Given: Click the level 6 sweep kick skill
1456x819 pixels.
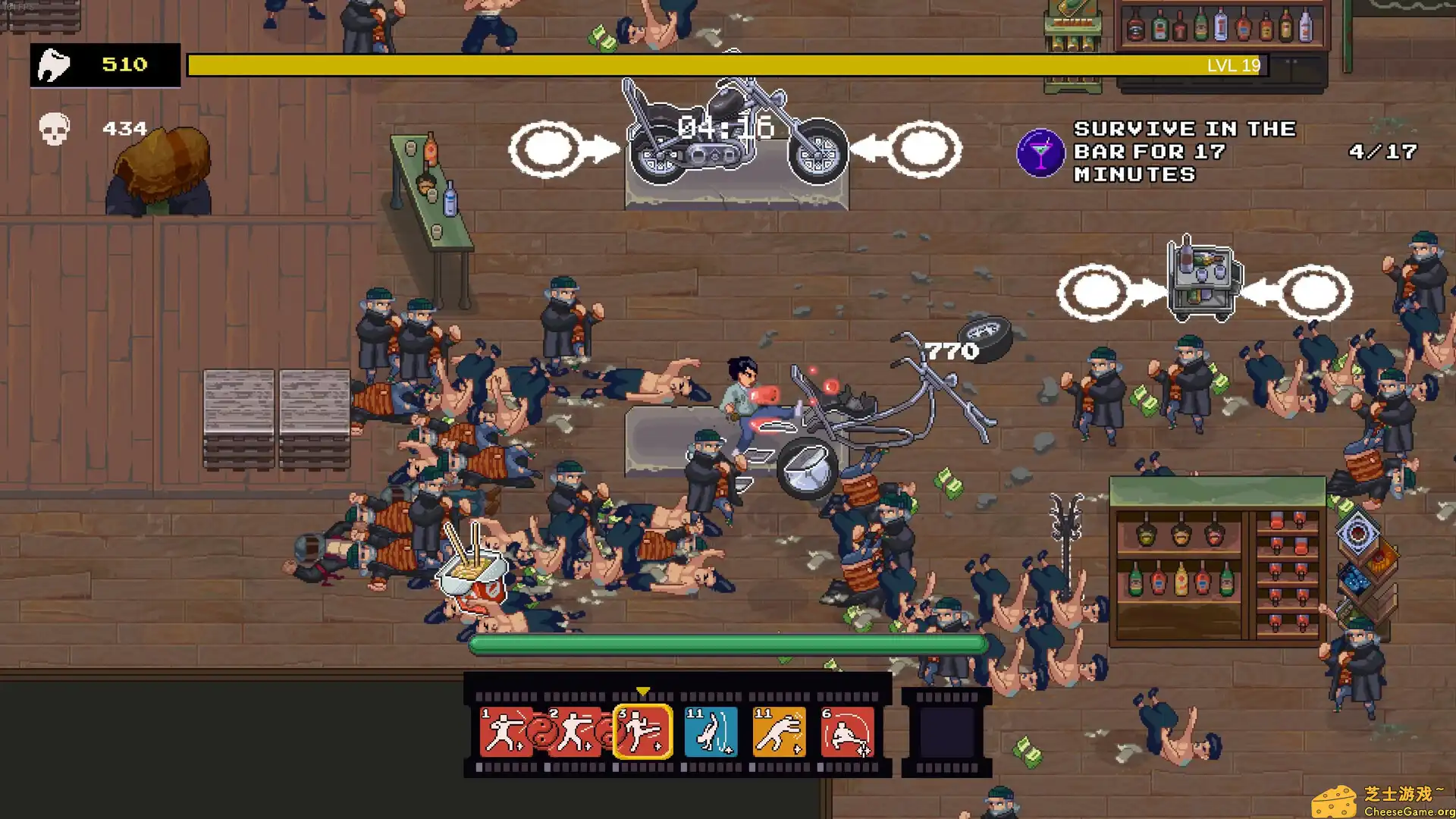Looking at the screenshot, I should coord(849,732).
